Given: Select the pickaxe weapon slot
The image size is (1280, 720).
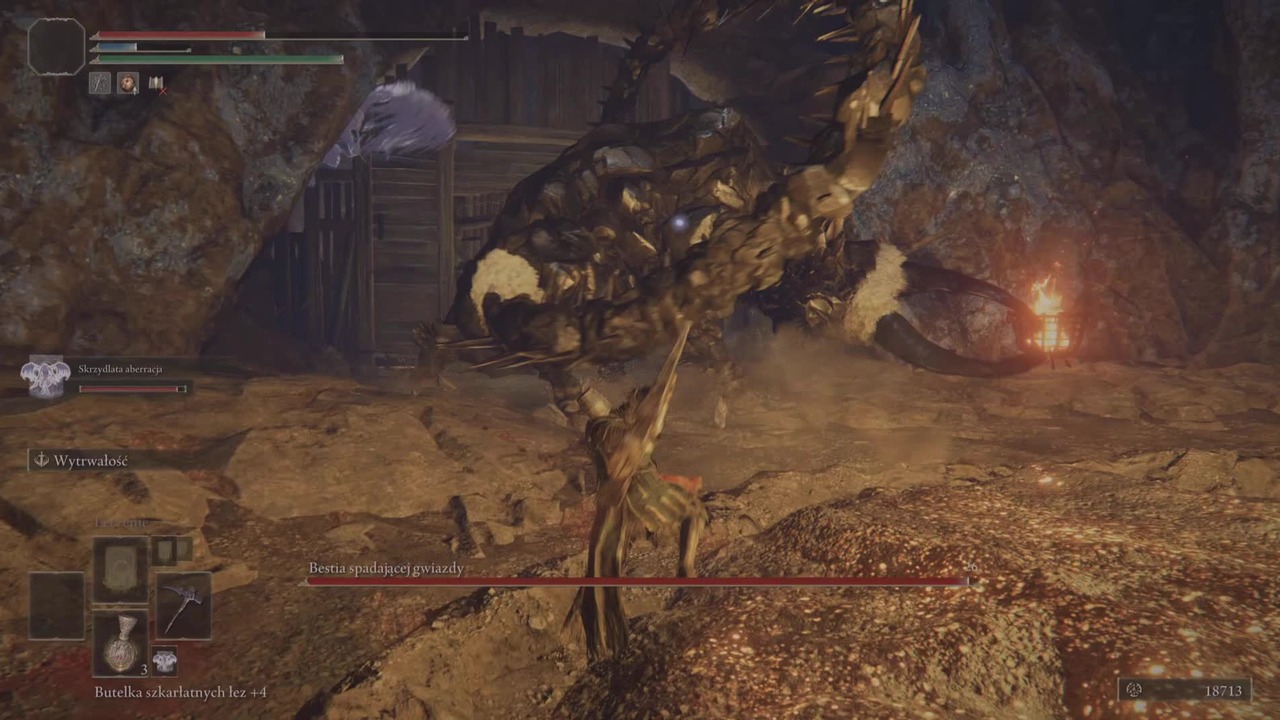Looking at the screenshot, I should (x=183, y=606).
